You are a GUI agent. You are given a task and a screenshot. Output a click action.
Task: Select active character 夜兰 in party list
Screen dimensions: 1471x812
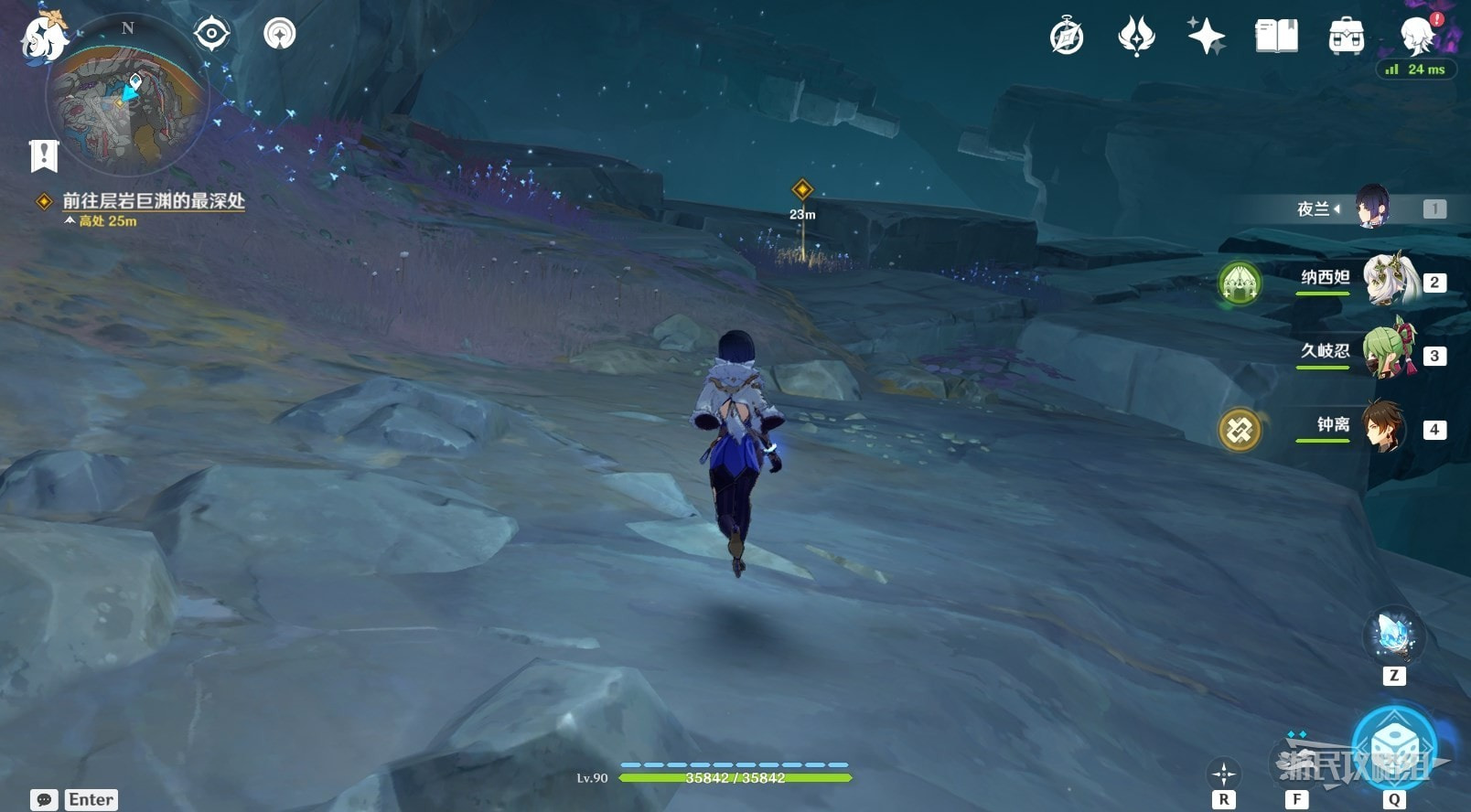(x=1372, y=208)
